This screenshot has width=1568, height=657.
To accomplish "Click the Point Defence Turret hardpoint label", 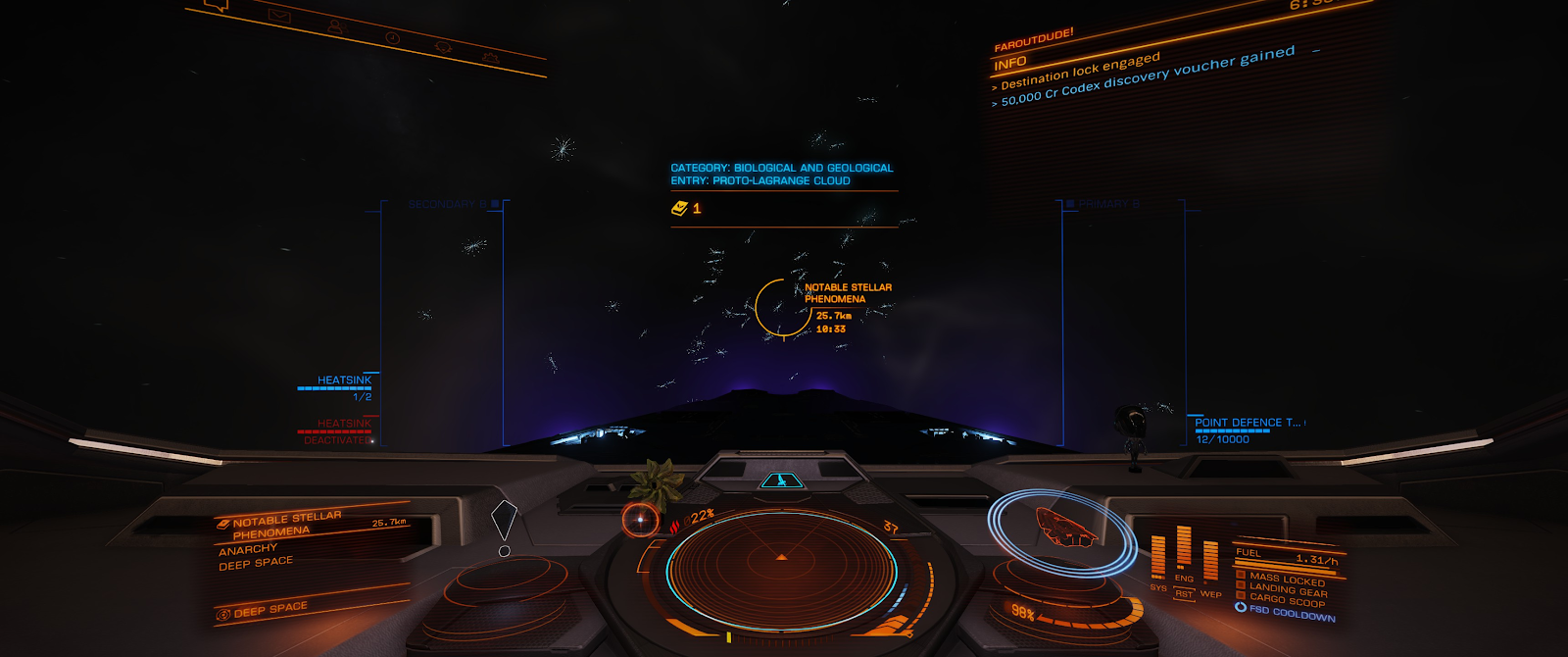I will 1247,423.
